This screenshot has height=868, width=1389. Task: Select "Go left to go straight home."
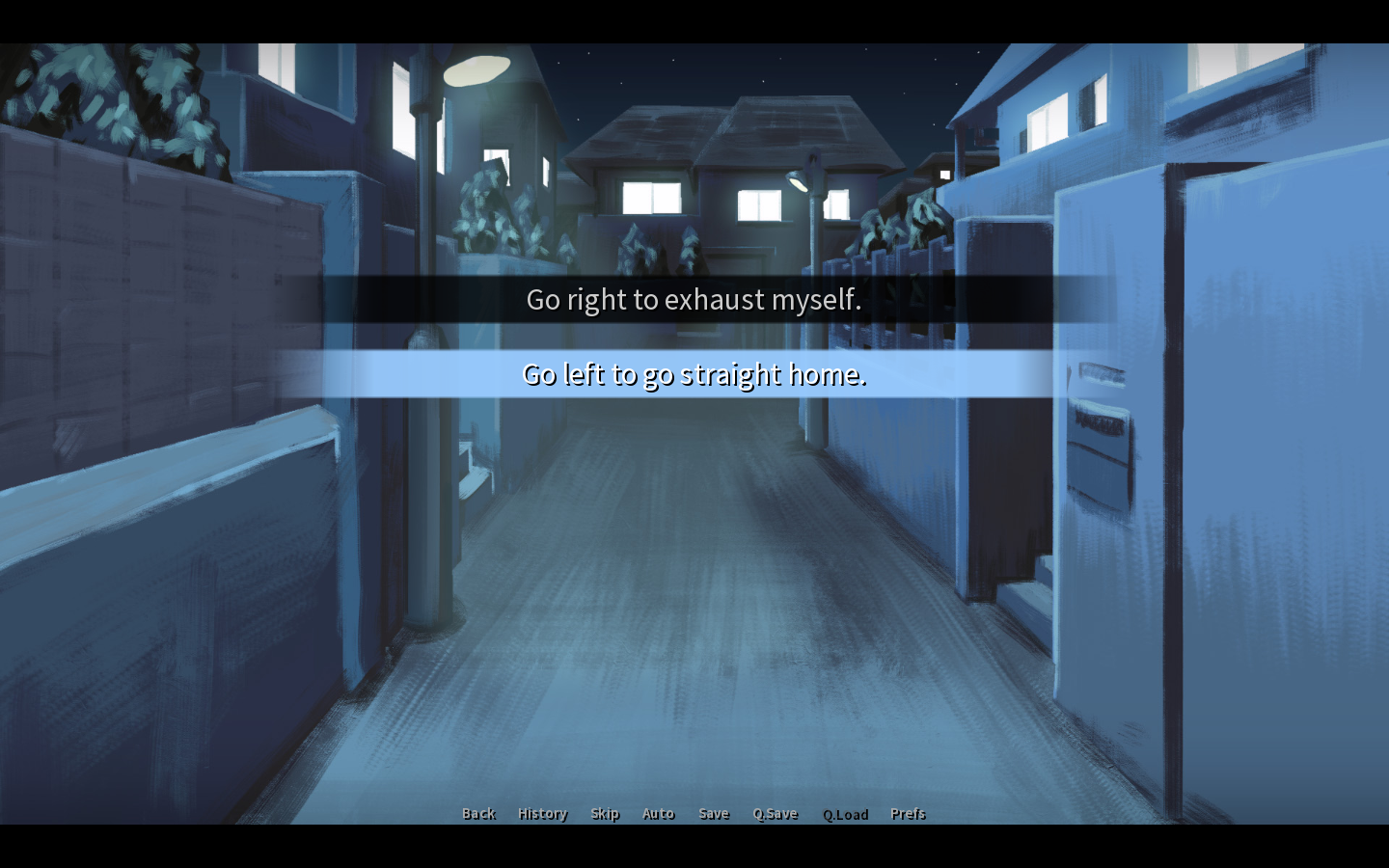(694, 374)
